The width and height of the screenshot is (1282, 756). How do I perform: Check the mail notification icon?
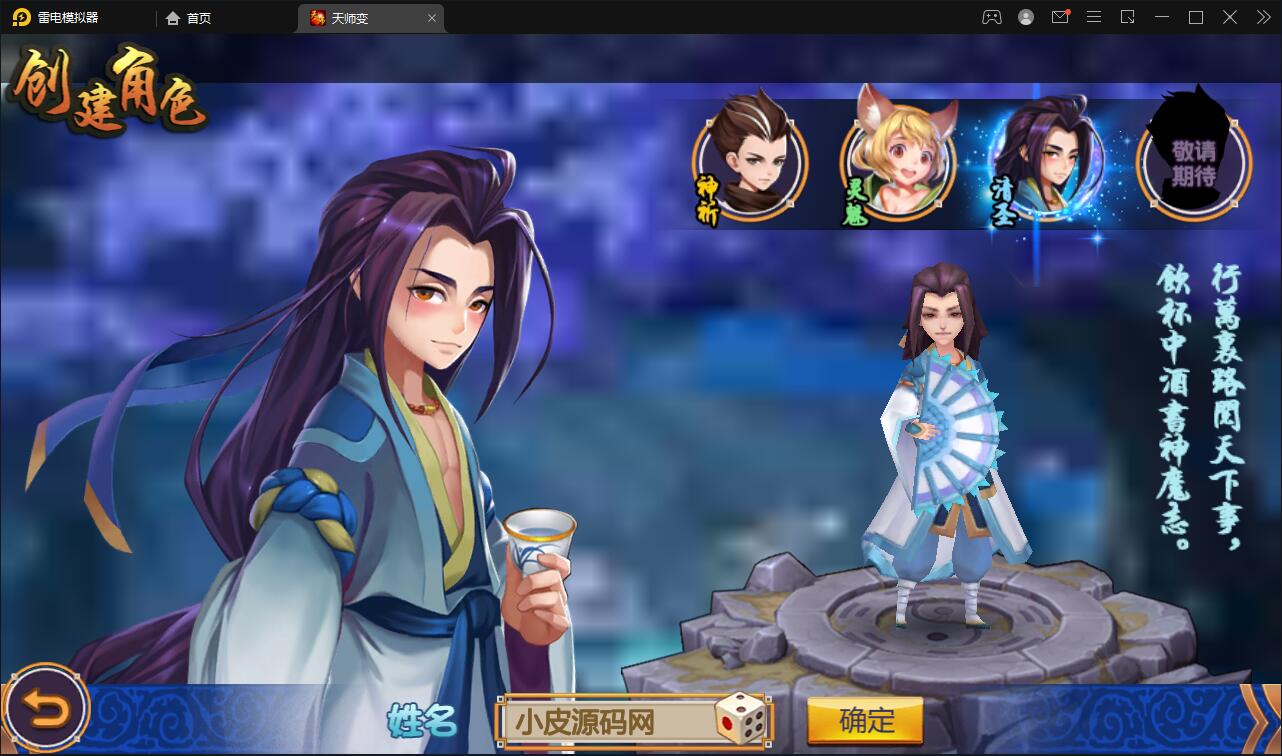coord(1060,17)
